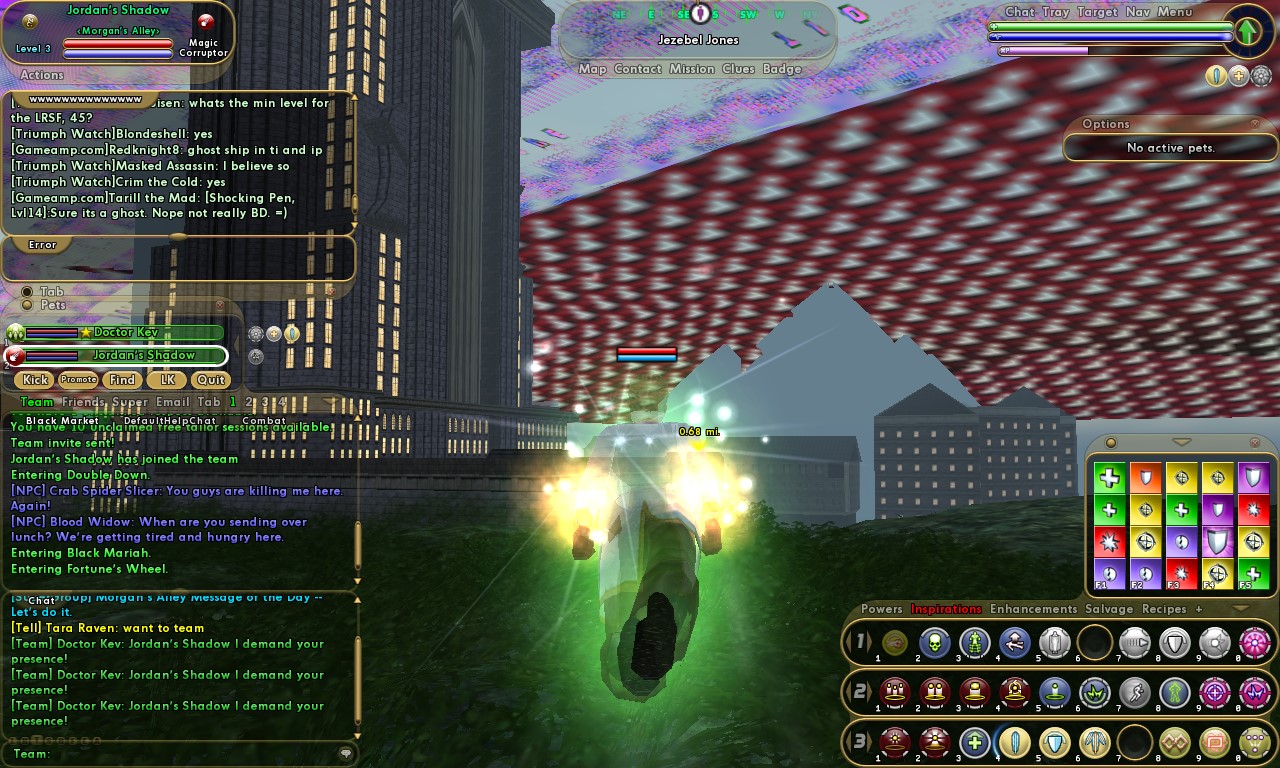Kick the selected team member
The width and height of the screenshot is (1280, 768).
36,380
